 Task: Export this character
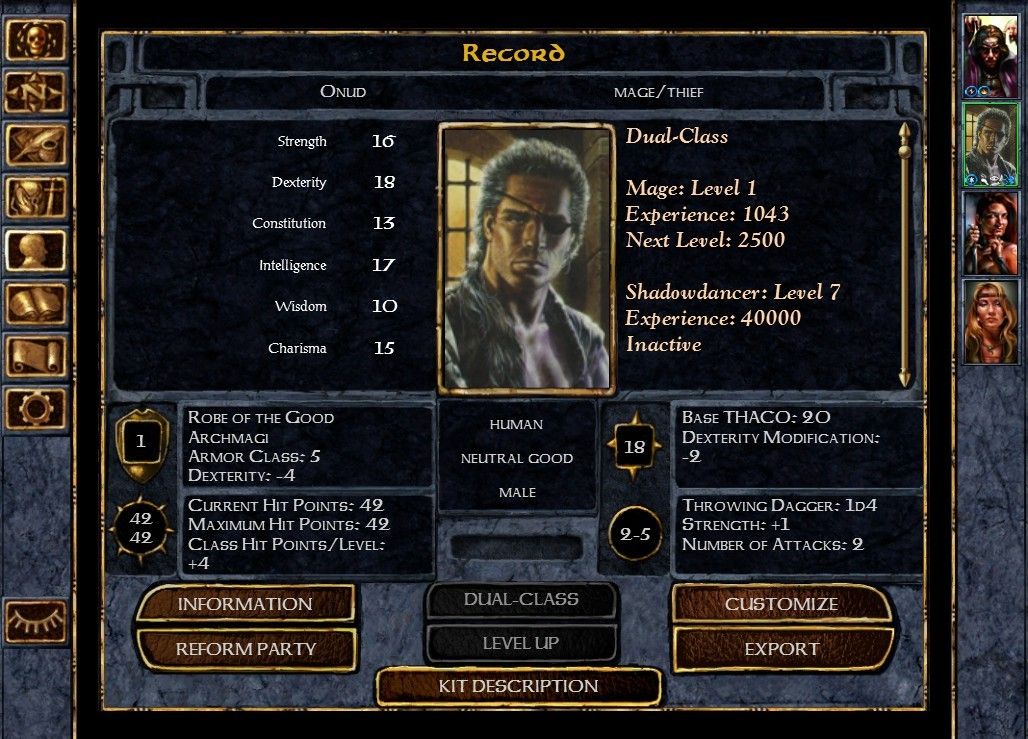coord(781,649)
